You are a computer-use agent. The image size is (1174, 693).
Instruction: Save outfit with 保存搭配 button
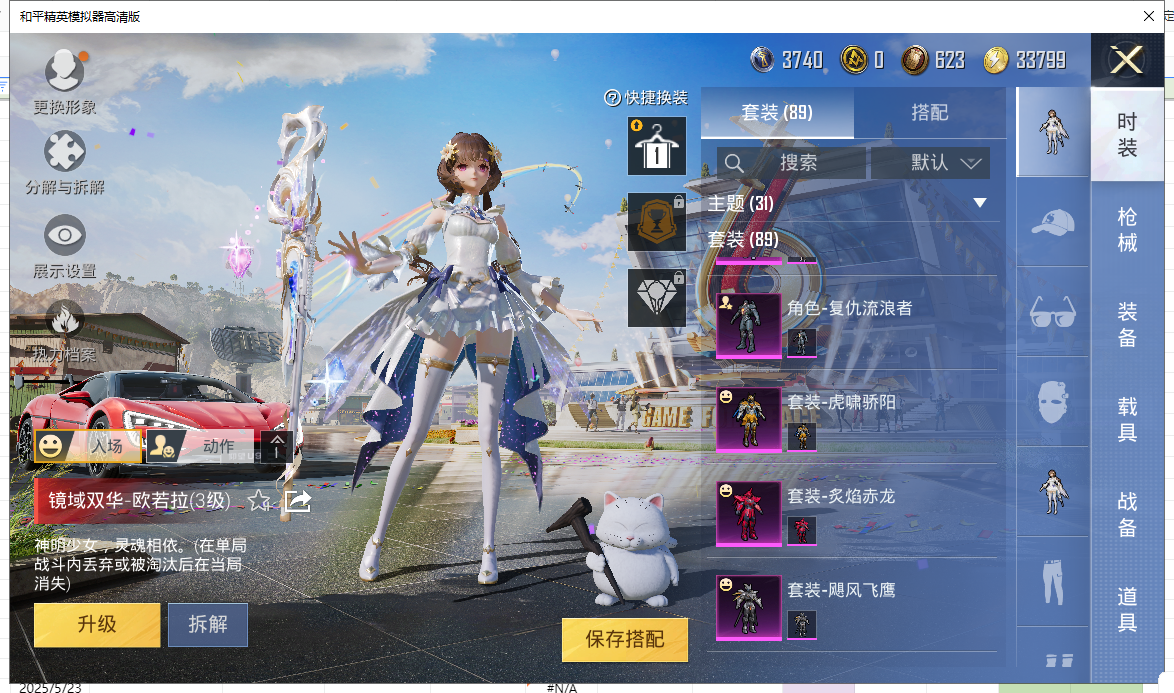pos(625,639)
